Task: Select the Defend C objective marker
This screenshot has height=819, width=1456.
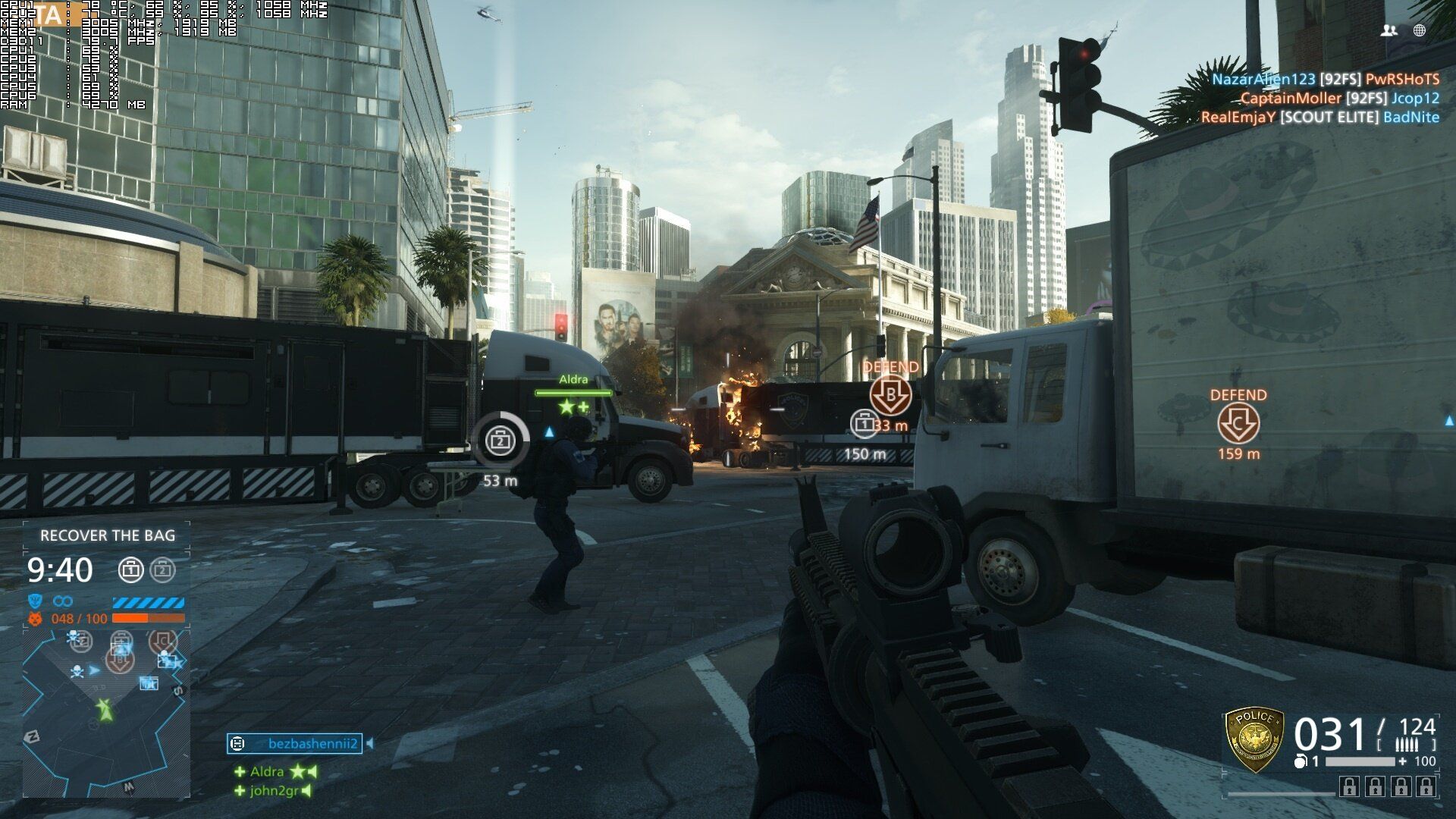Action: 1238,423
